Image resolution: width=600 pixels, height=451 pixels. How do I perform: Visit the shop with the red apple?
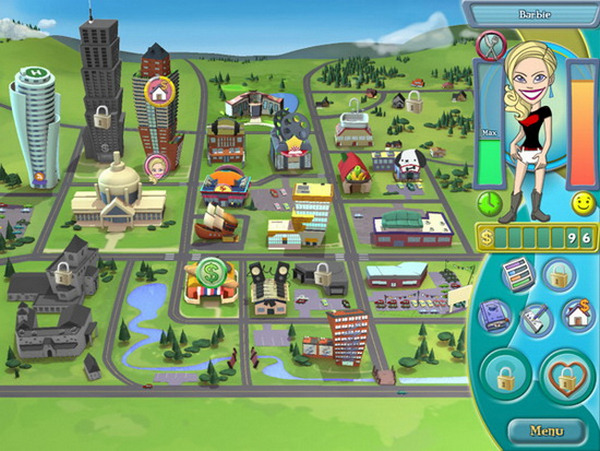[x=353, y=172]
